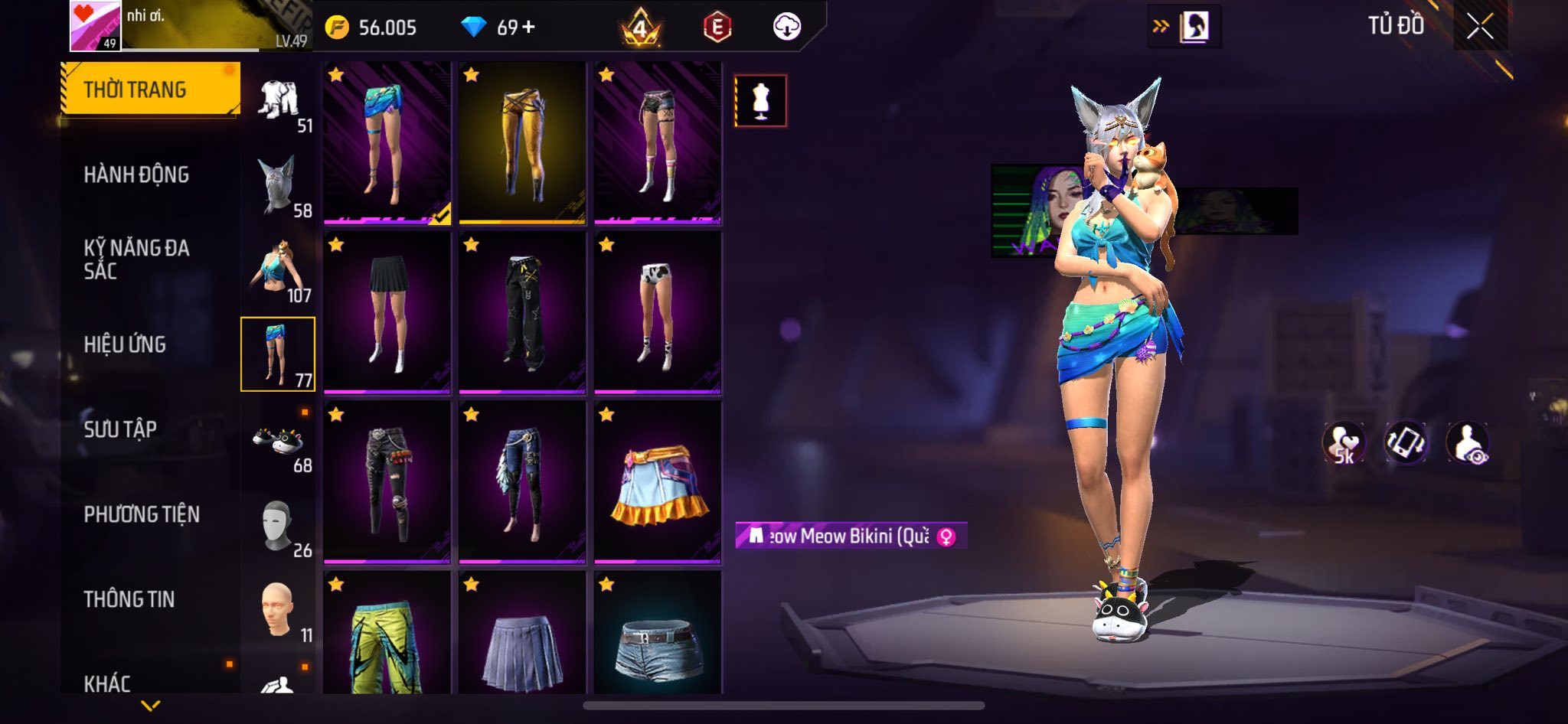Tap the diamond currency plus button
1568x724 pixels.
528,28
